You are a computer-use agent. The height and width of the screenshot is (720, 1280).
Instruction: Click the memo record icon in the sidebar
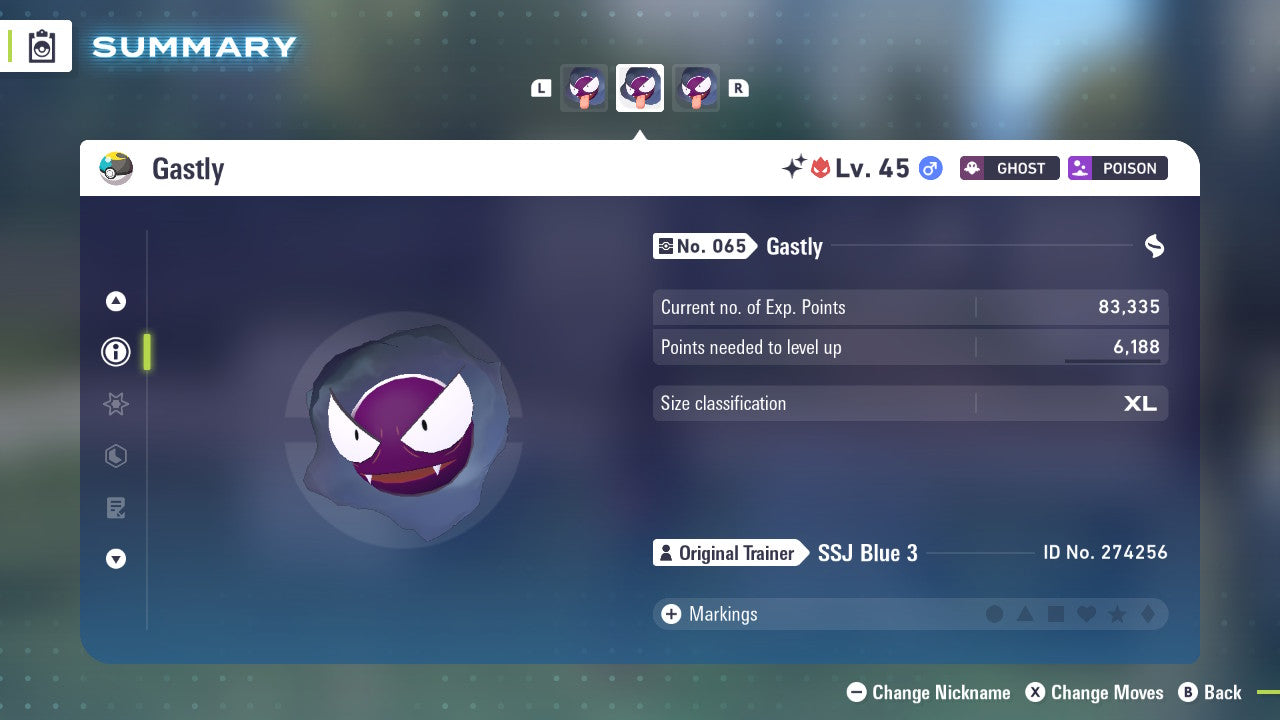[115, 508]
